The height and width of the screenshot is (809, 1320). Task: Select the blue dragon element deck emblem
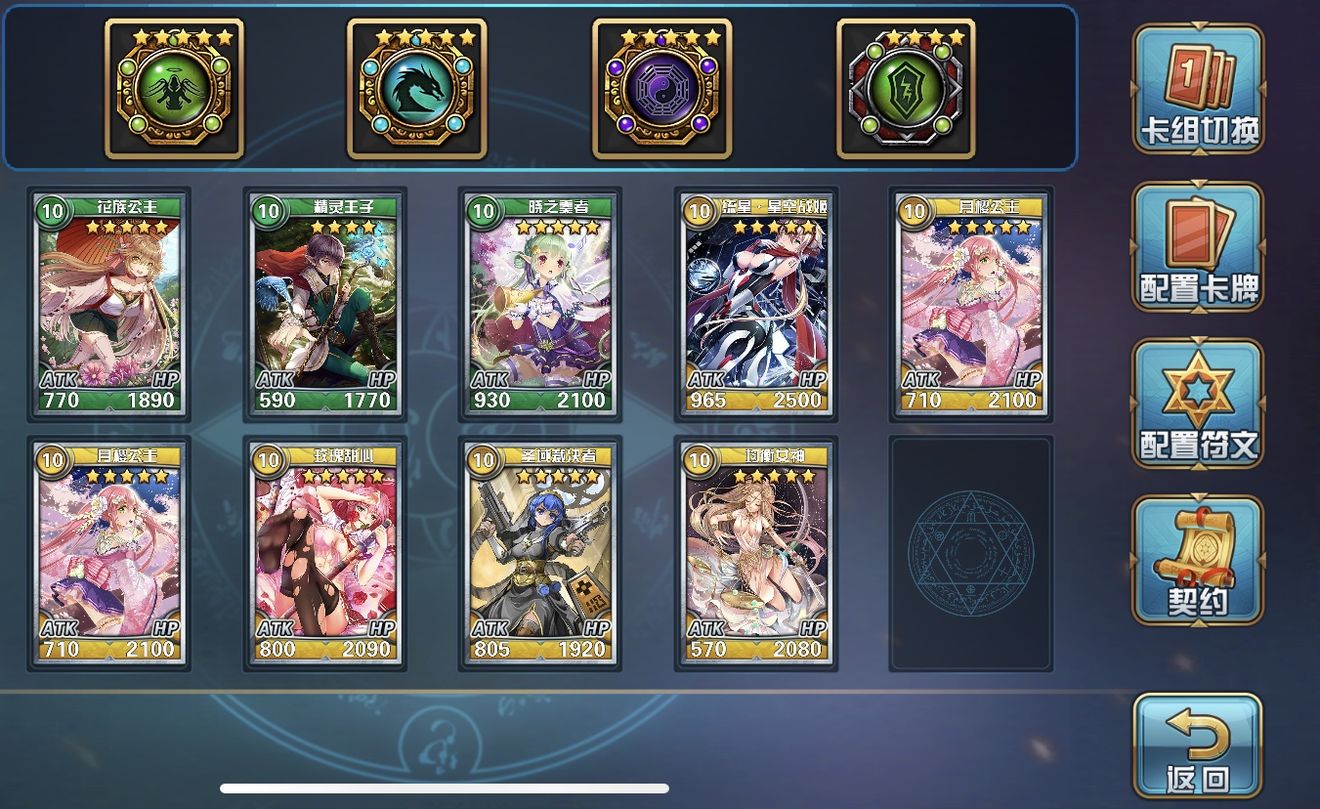click(x=418, y=90)
